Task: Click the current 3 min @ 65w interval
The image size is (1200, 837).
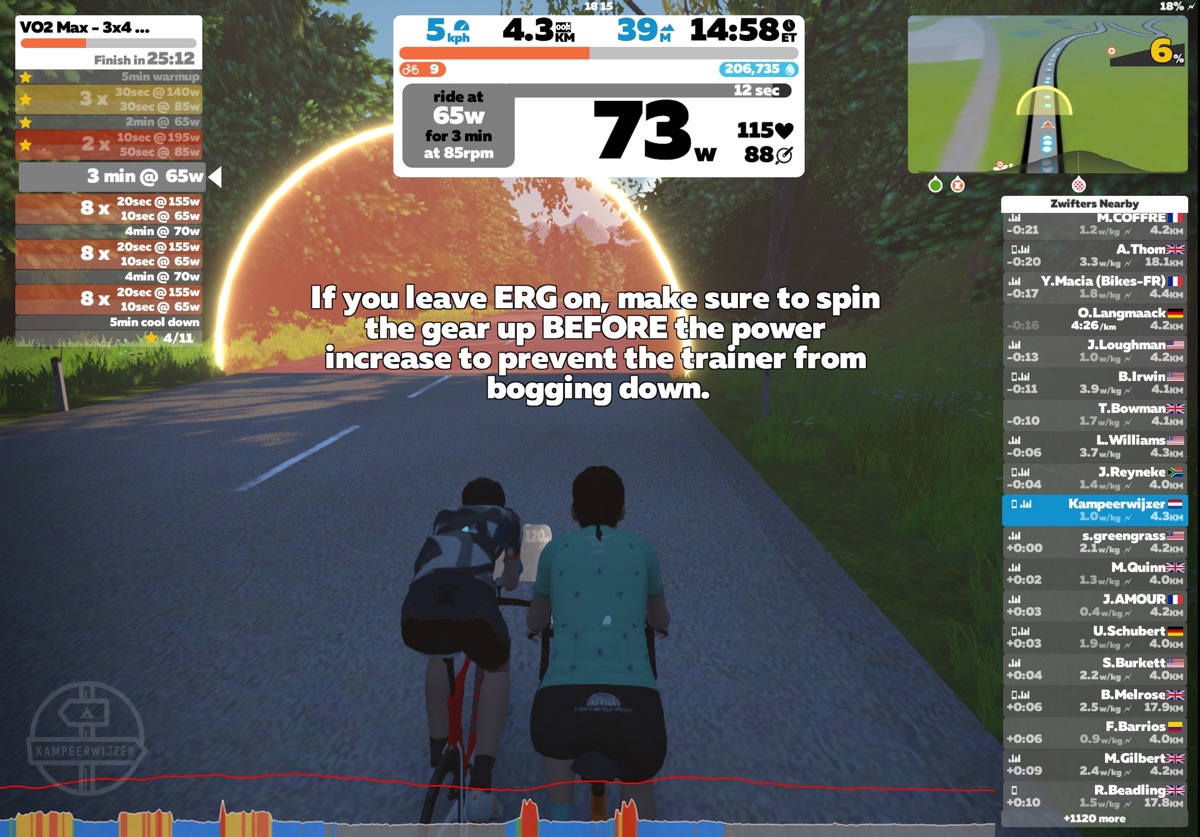Action: (x=112, y=177)
